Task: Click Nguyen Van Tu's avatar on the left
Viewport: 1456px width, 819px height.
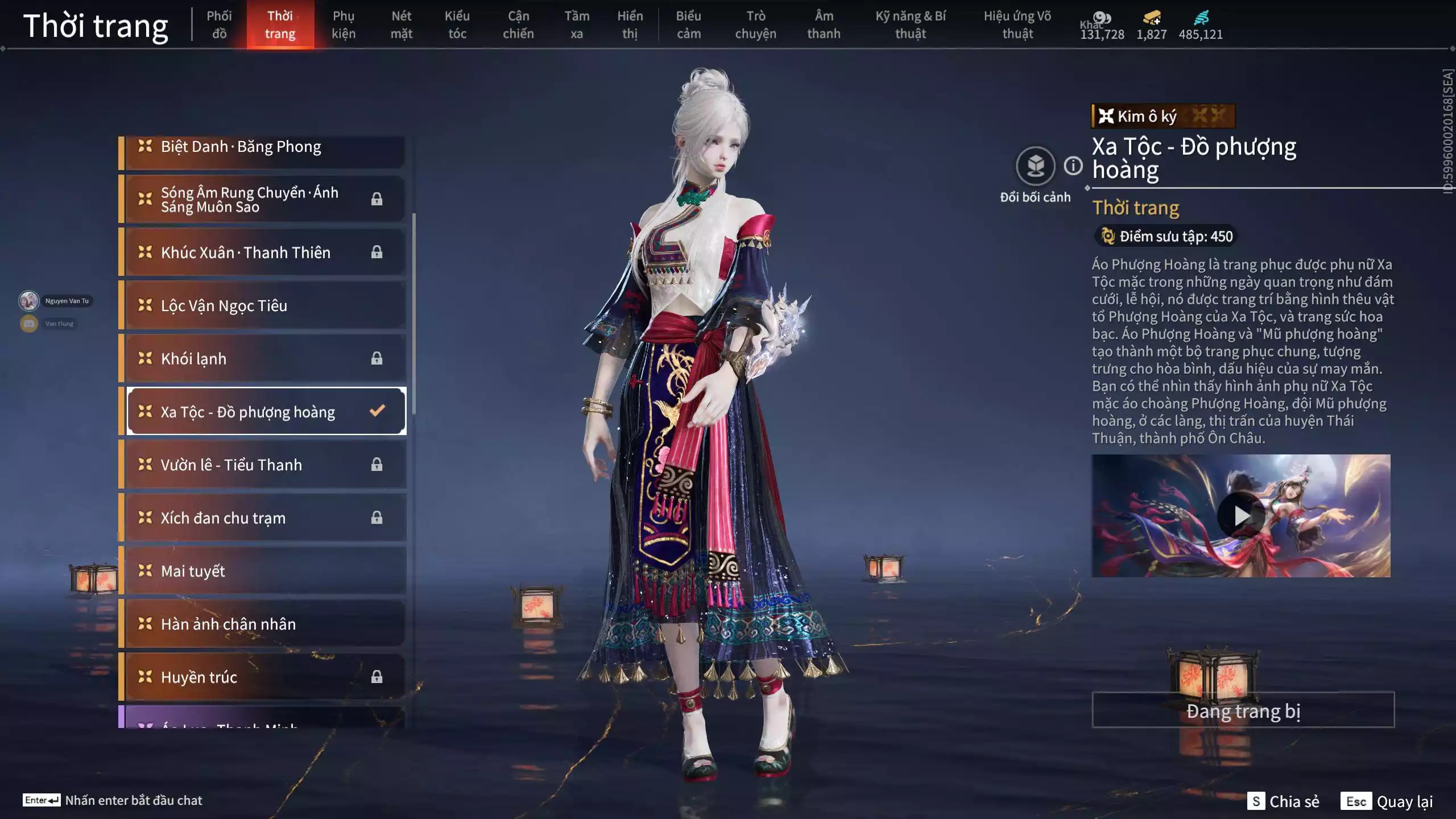Action: (x=28, y=300)
